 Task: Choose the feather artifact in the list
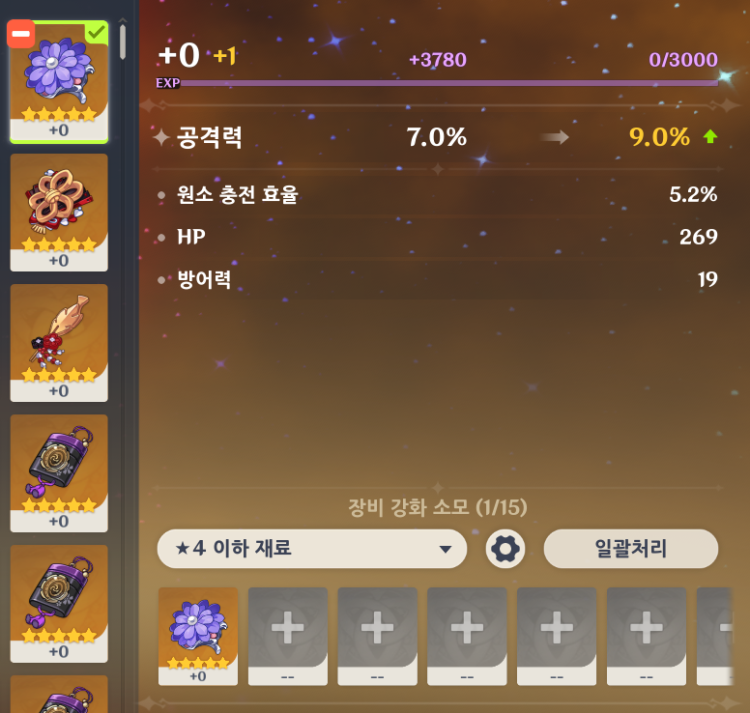[59, 341]
